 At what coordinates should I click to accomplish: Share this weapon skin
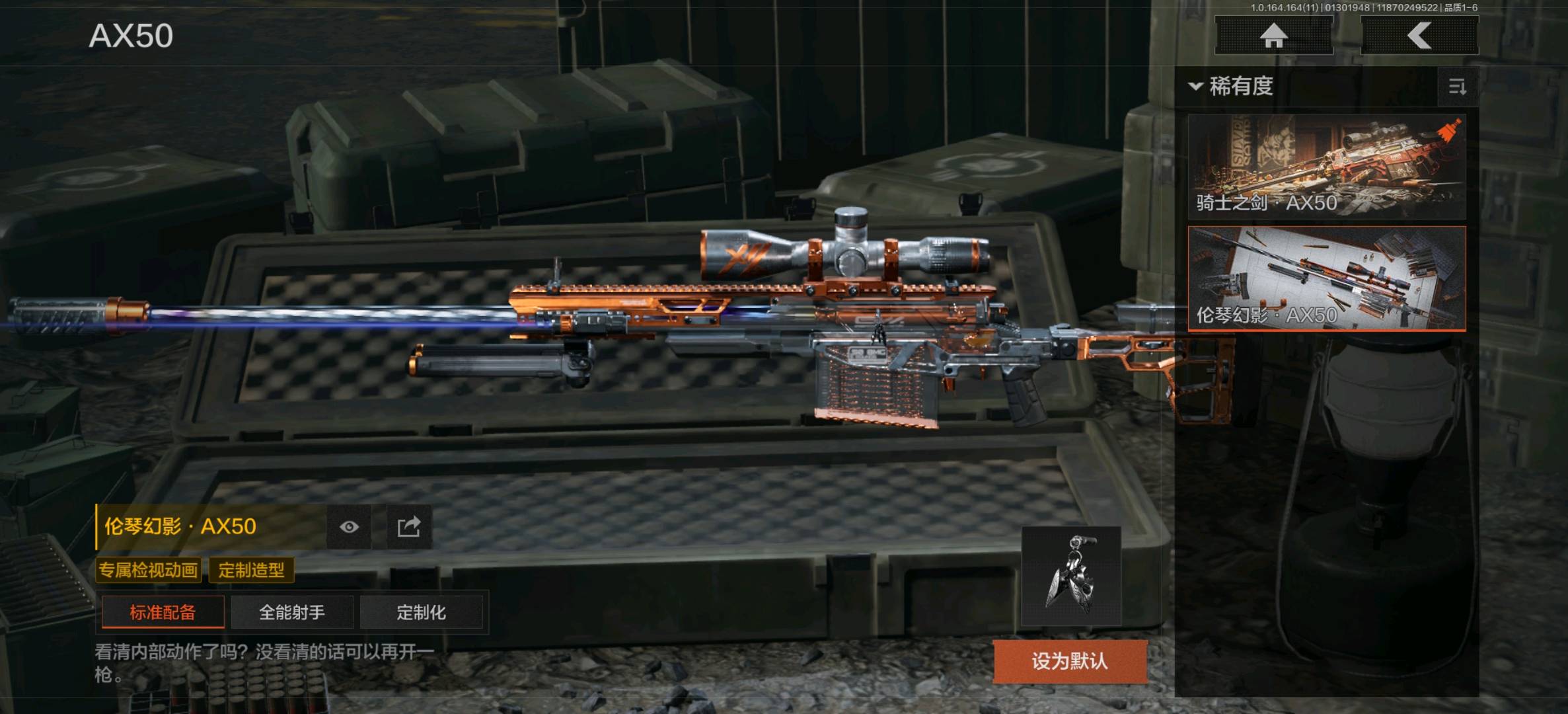(x=408, y=527)
